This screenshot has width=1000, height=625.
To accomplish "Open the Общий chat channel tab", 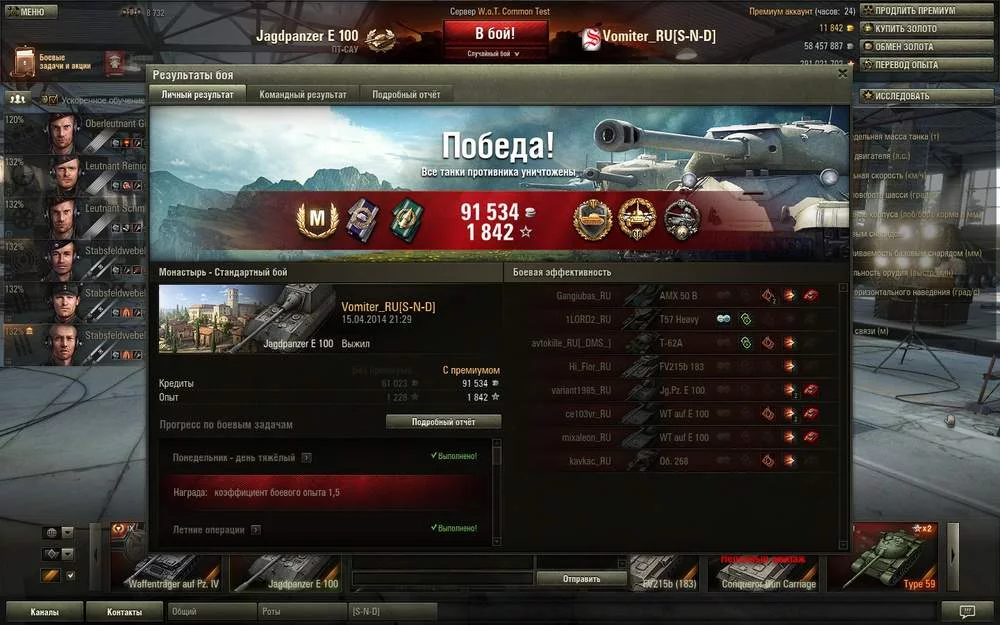I will point(212,611).
